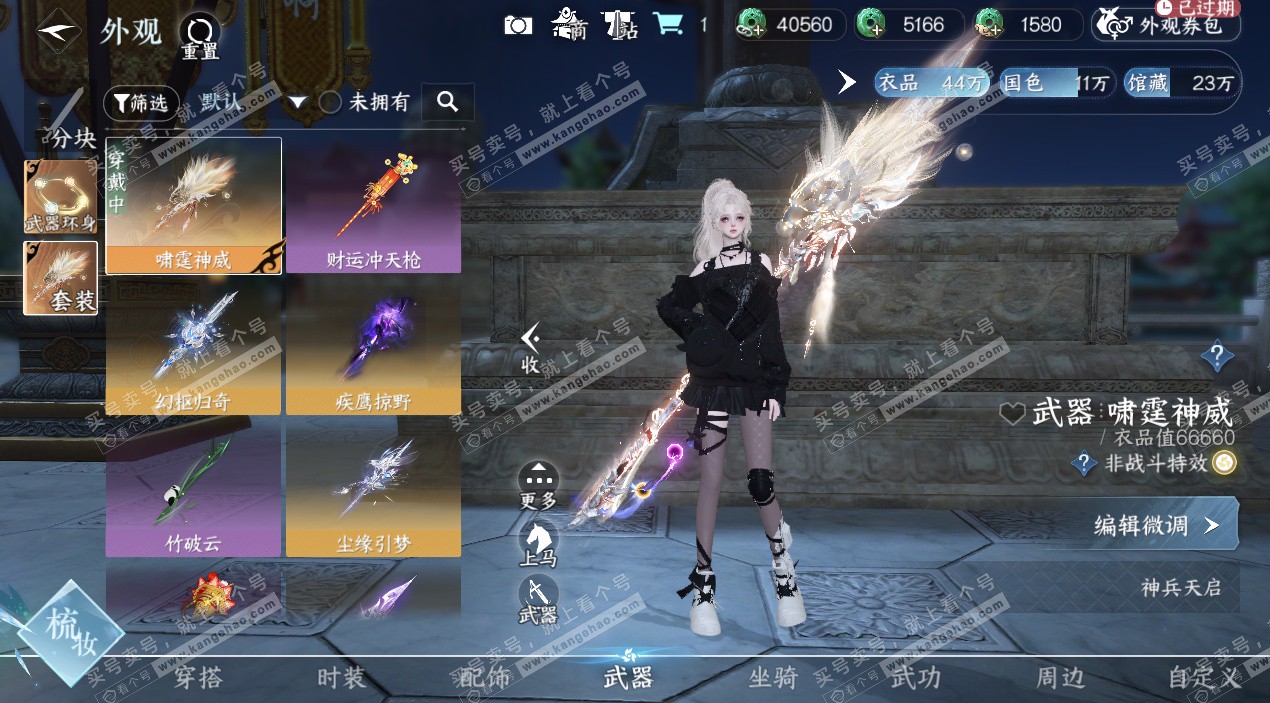Collapse the panel with the 收 arrow
The image size is (1270, 703).
[x=530, y=349]
